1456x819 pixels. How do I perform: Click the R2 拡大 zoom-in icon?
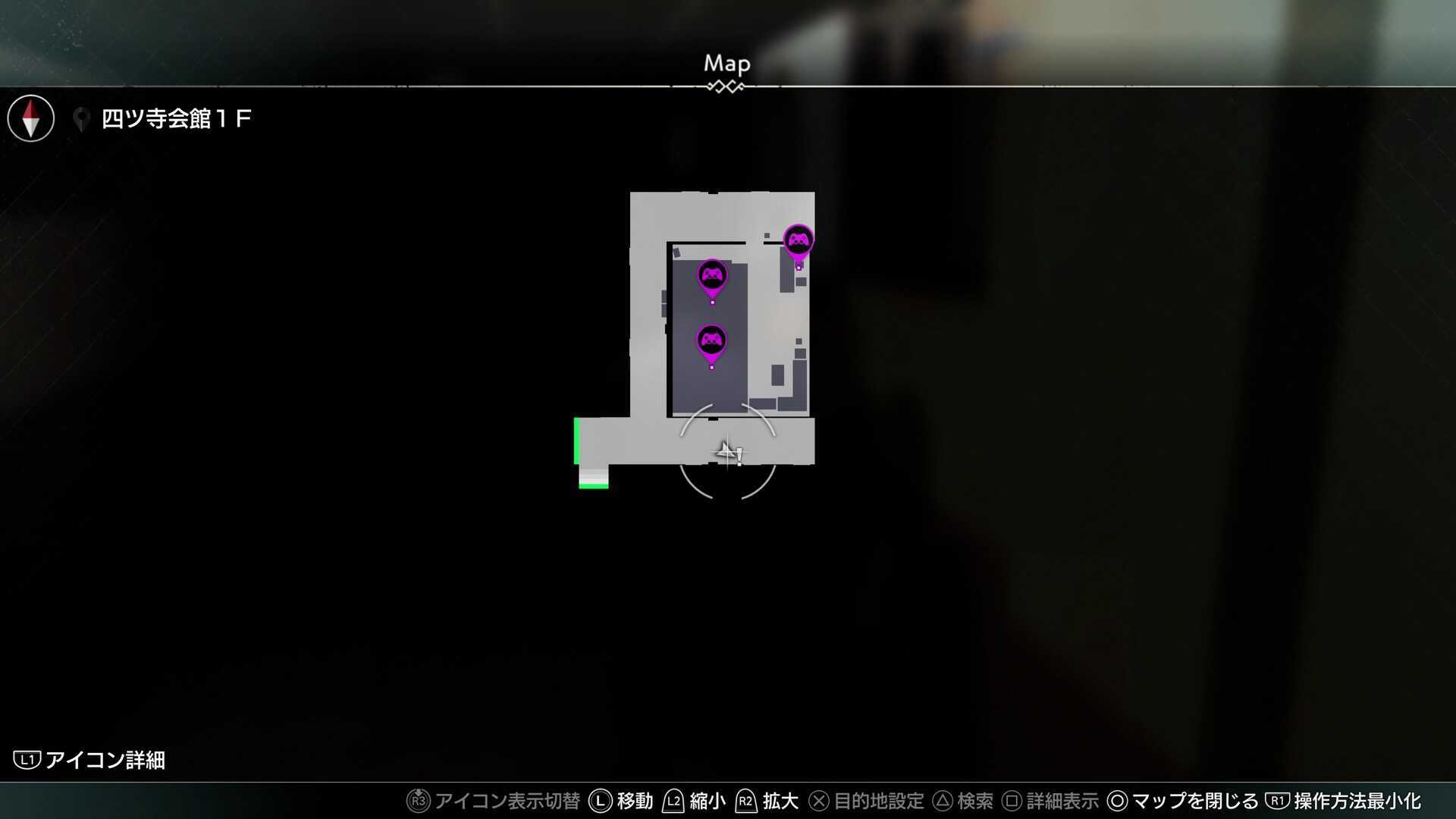click(745, 800)
